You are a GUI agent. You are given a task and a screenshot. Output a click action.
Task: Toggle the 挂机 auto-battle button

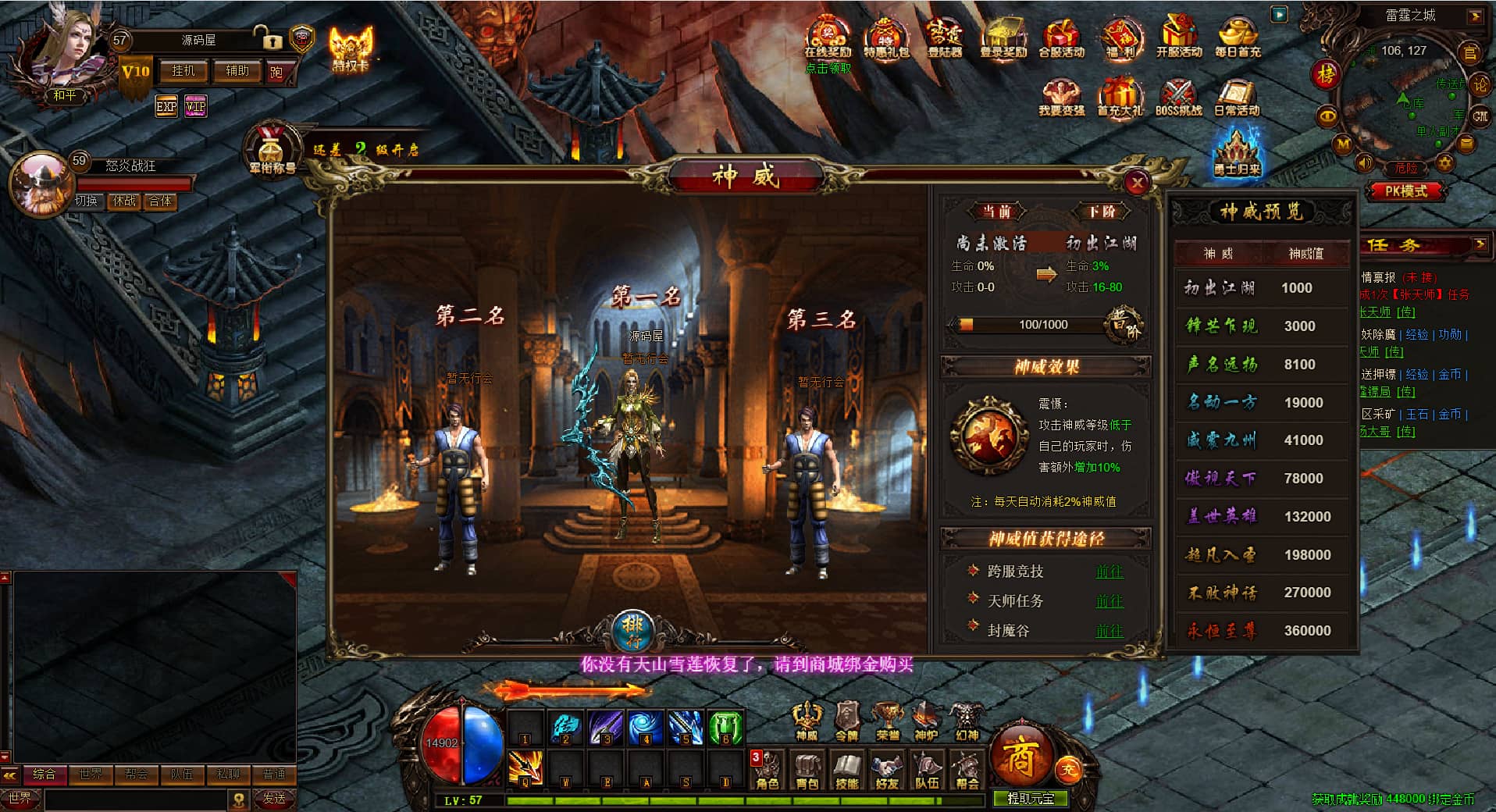click(x=183, y=71)
